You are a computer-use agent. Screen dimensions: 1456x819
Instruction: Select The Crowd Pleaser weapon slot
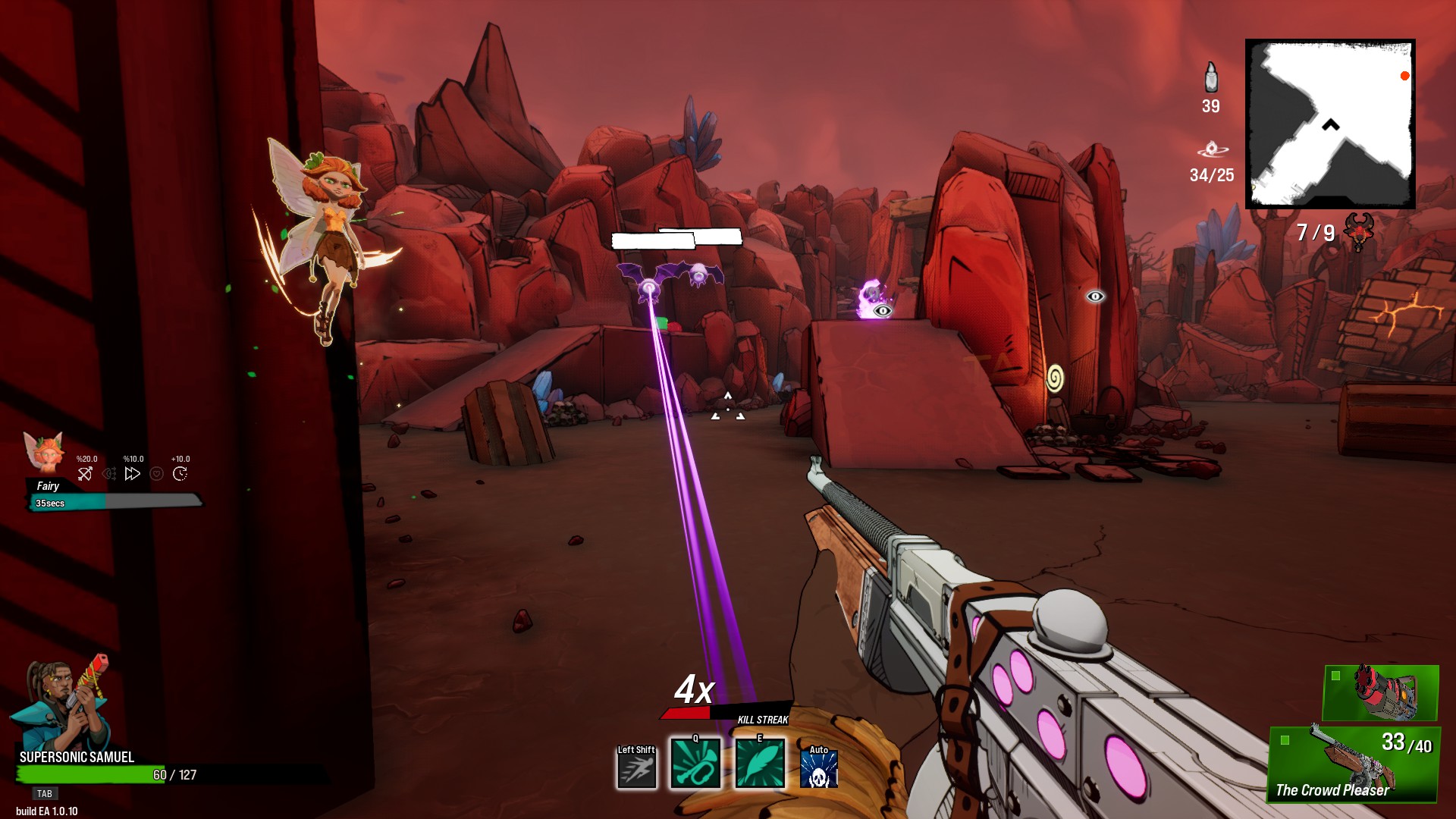1354,764
